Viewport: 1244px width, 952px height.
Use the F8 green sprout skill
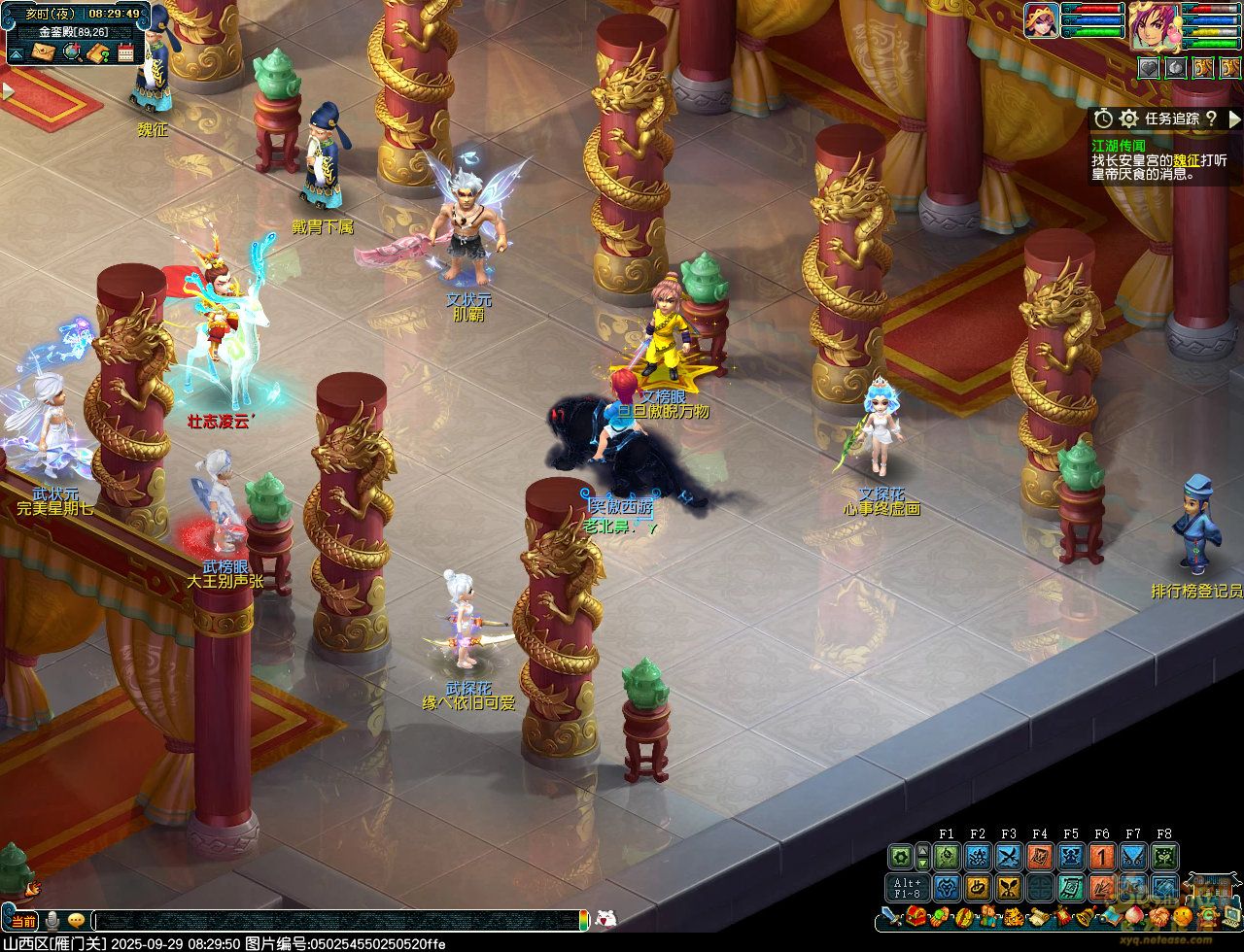pos(1164,857)
